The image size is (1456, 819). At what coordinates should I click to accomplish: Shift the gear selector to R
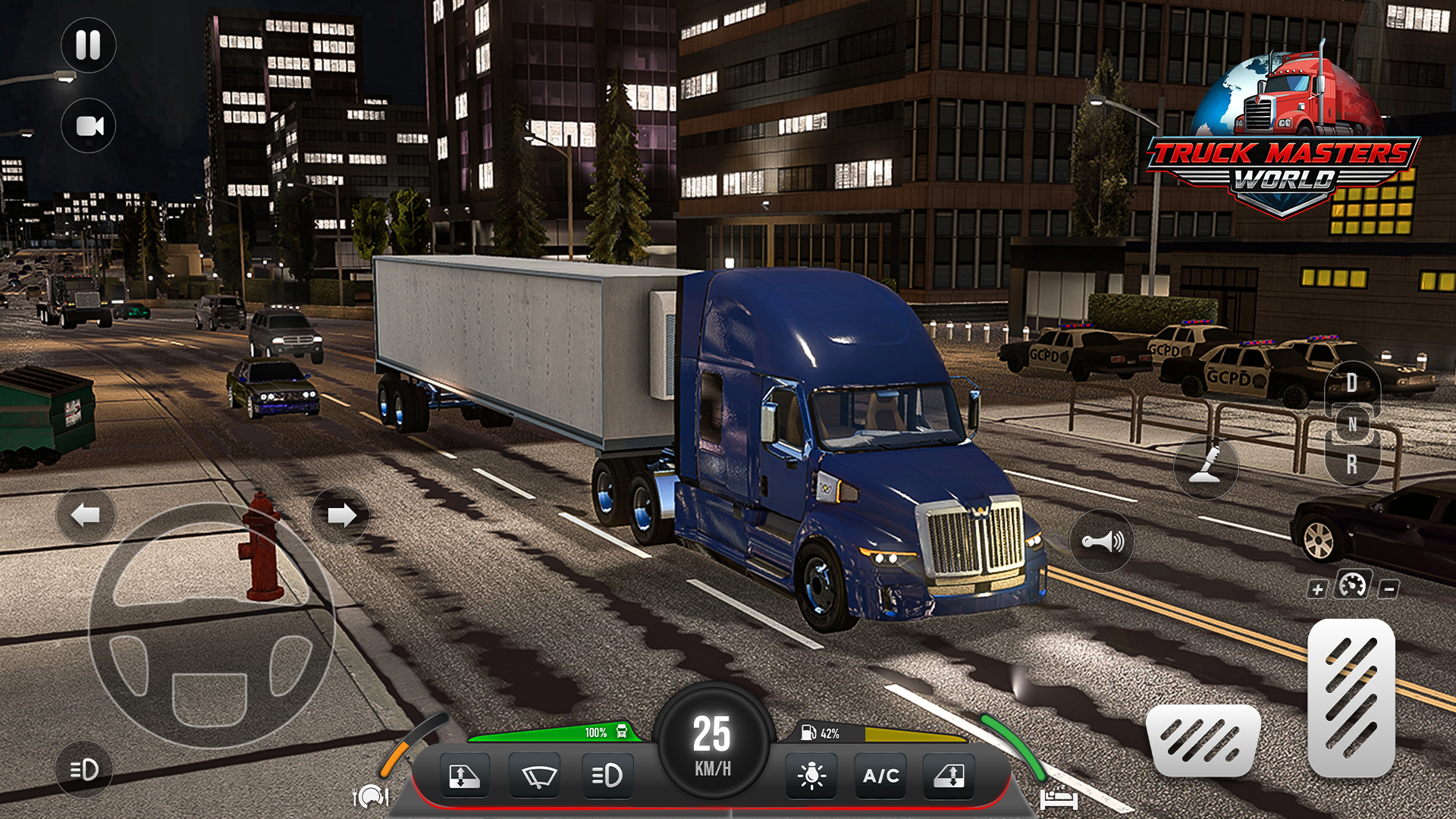pyautogui.click(x=1352, y=464)
